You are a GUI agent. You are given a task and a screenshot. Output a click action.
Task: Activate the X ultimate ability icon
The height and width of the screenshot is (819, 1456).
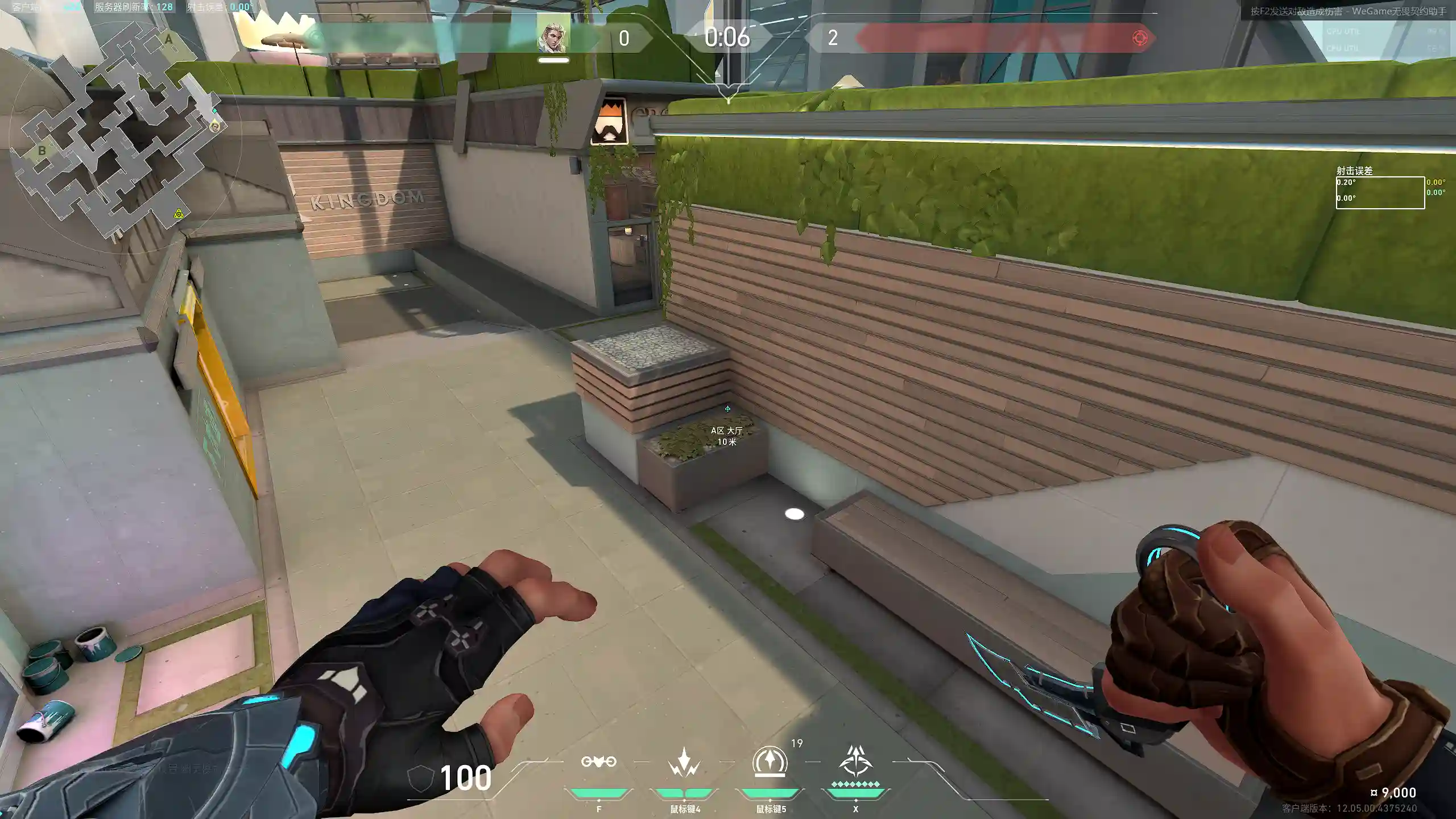coord(855,762)
